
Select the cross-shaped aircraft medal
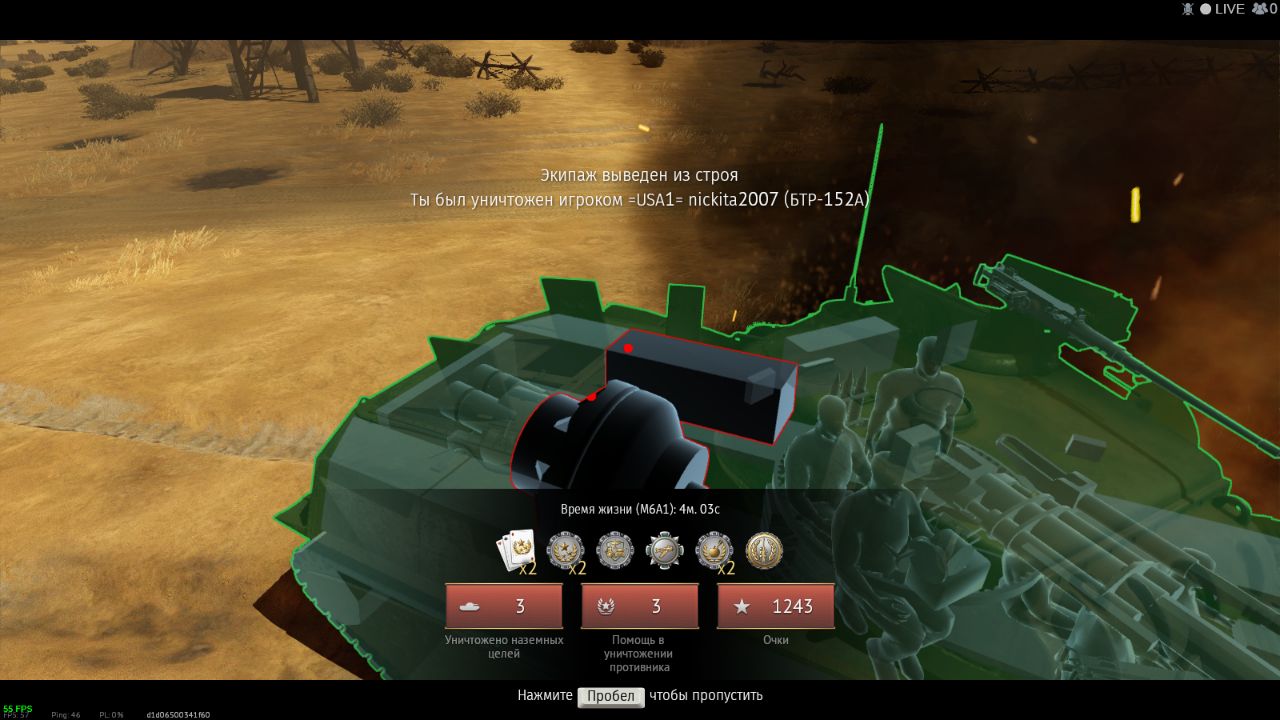point(664,550)
